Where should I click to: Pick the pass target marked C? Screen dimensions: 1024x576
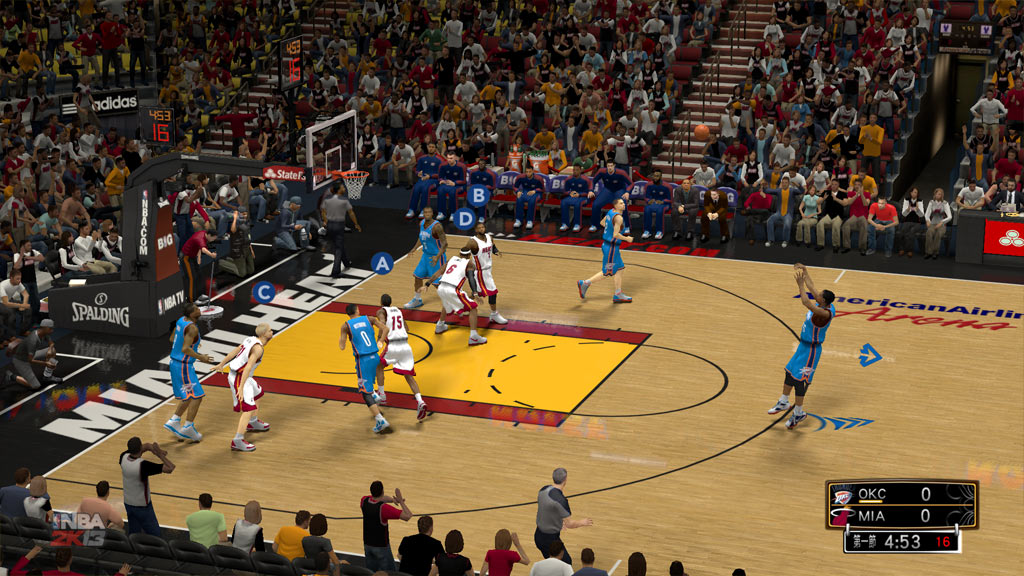click(264, 292)
